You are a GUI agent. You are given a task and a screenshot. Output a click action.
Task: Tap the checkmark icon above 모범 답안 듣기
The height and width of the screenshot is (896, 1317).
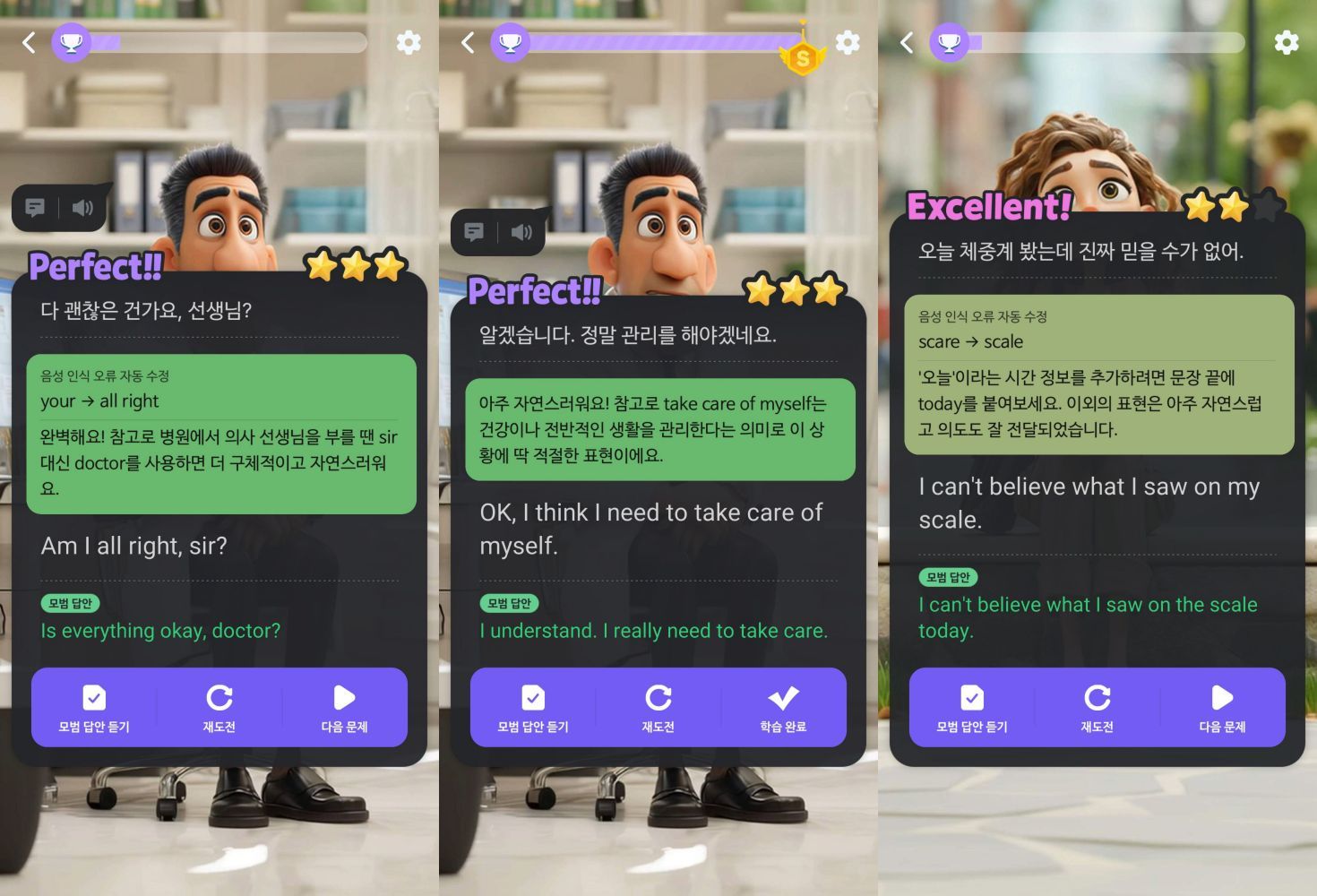[x=93, y=696]
